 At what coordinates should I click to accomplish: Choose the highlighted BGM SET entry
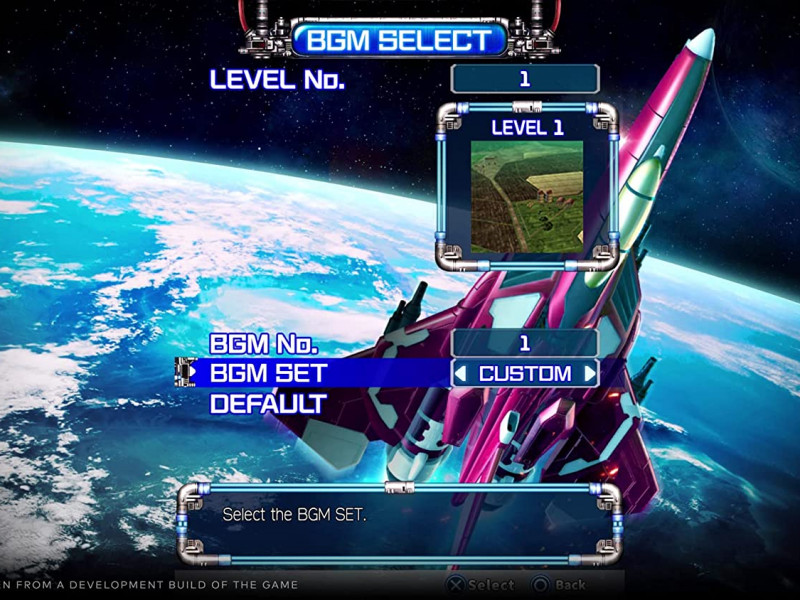268,374
